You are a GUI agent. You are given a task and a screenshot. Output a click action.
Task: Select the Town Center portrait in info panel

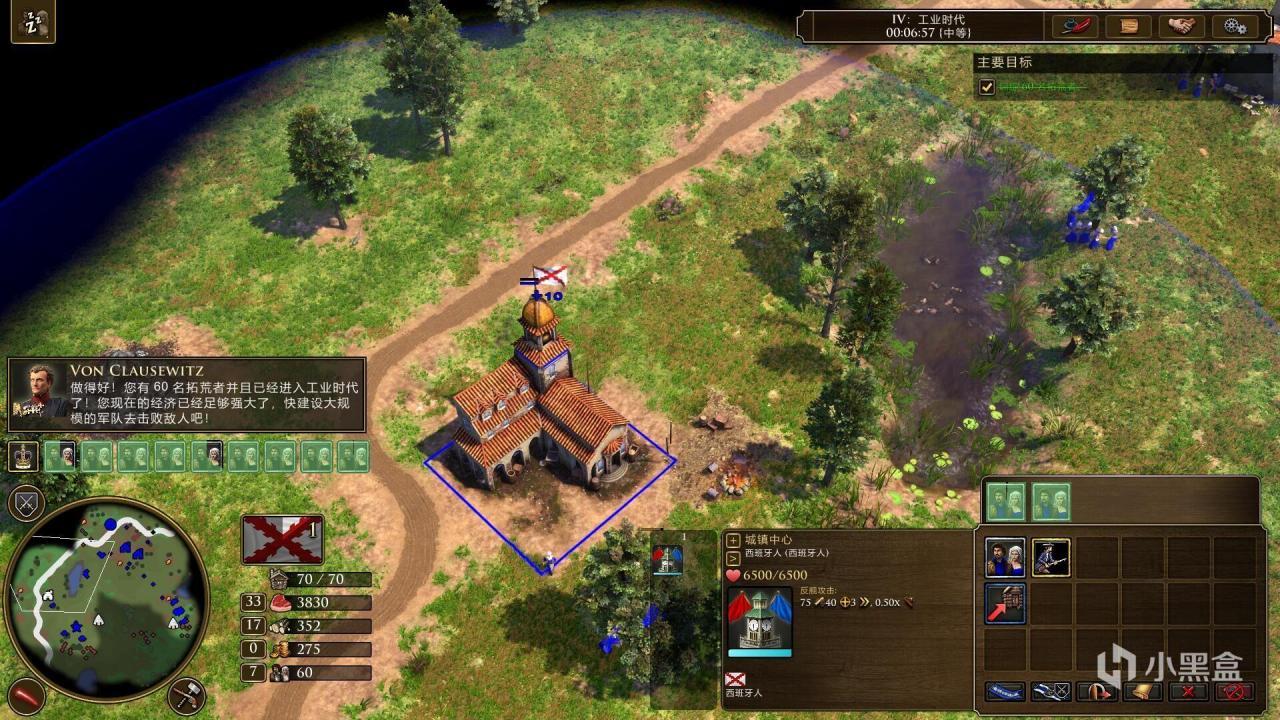tap(761, 621)
